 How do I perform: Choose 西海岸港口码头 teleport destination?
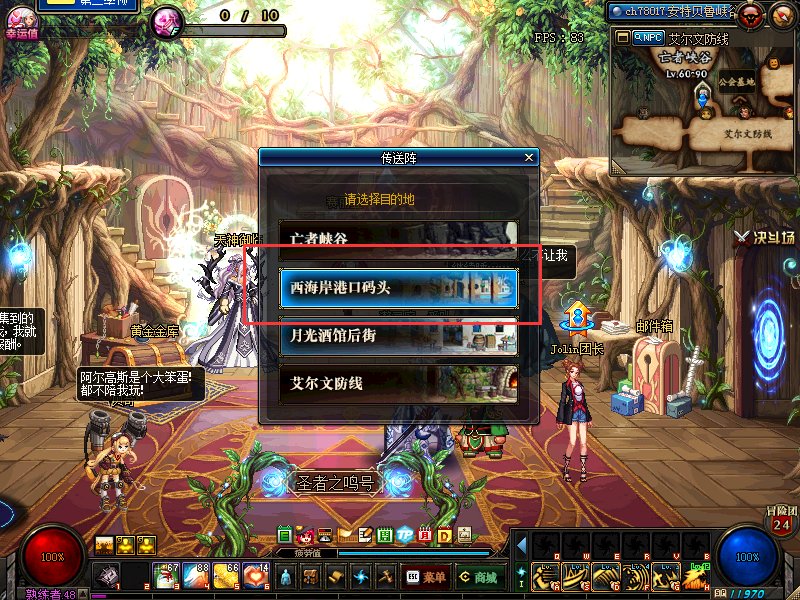pos(398,287)
